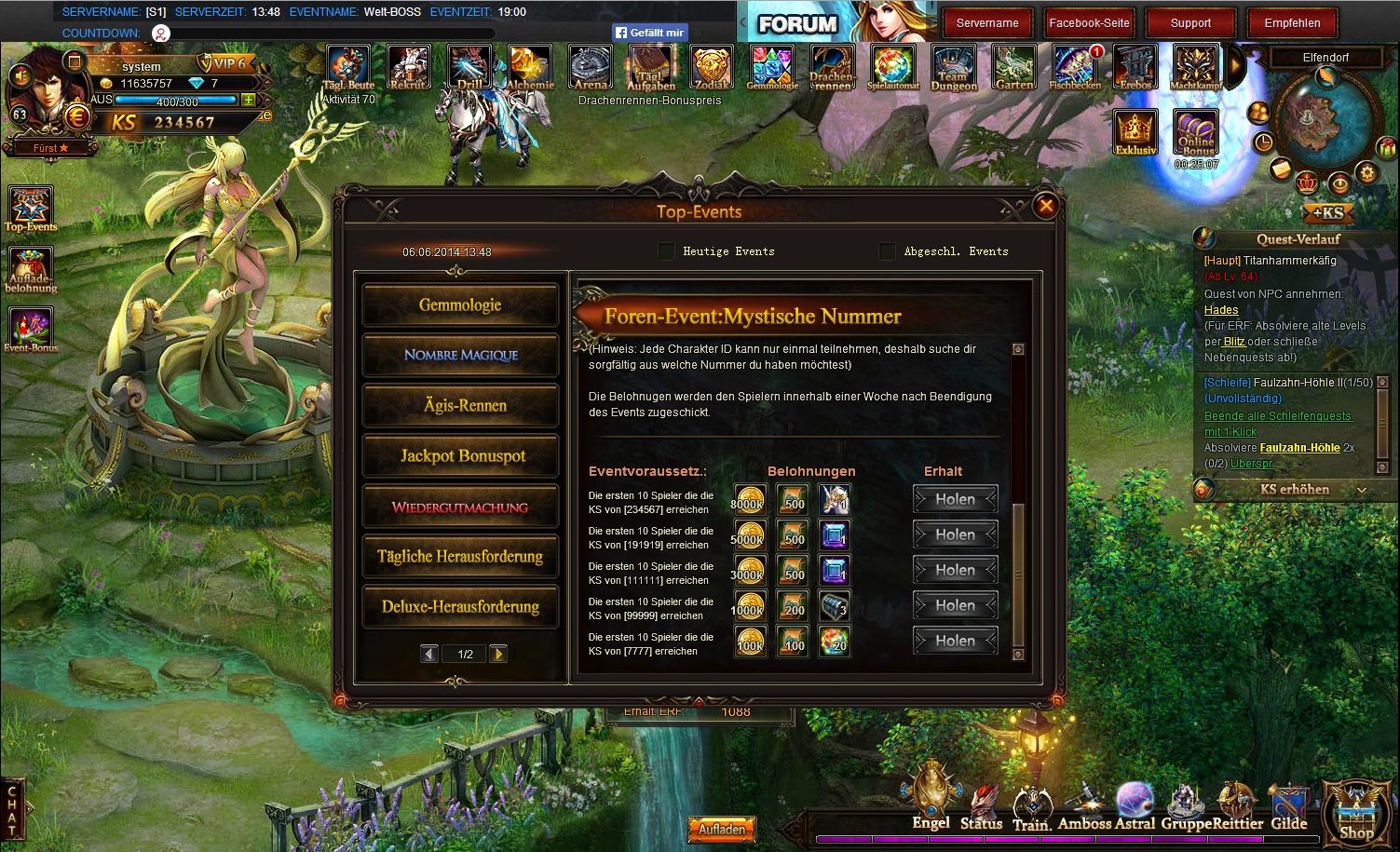Close the Top-Events window
1400x852 pixels.
point(1046,206)
